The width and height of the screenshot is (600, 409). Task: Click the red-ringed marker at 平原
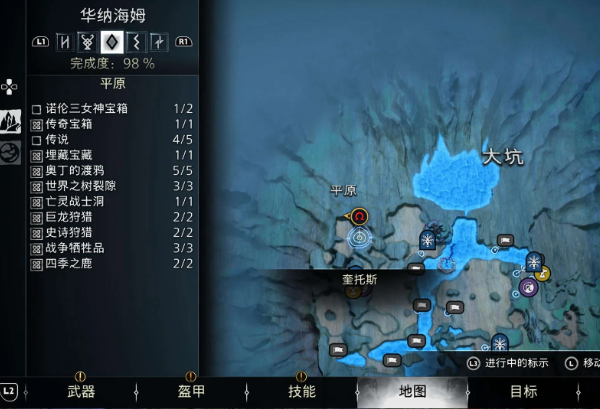click(360, 215)
